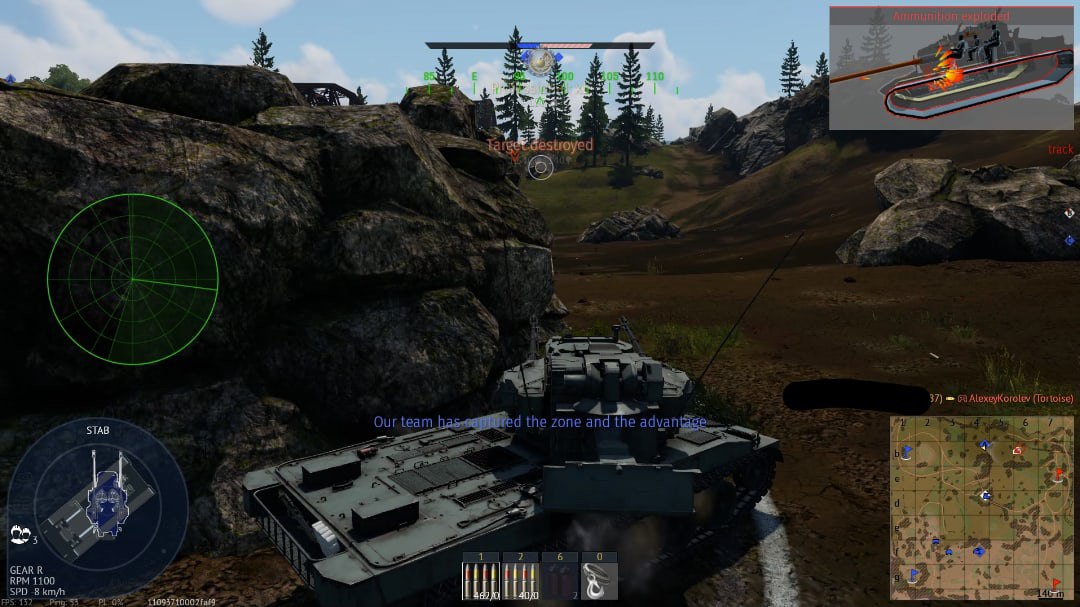This screenshot has width=1080, height=607.
Task: Activate the tow hook slot
Action: pyautogui.click(x=599, y=576)
